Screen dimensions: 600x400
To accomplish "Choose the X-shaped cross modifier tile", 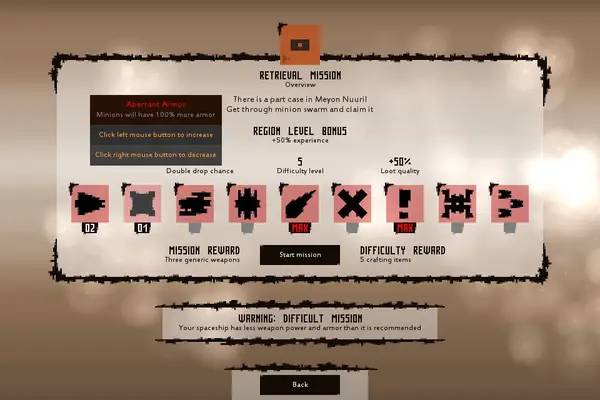I will 352,203.
